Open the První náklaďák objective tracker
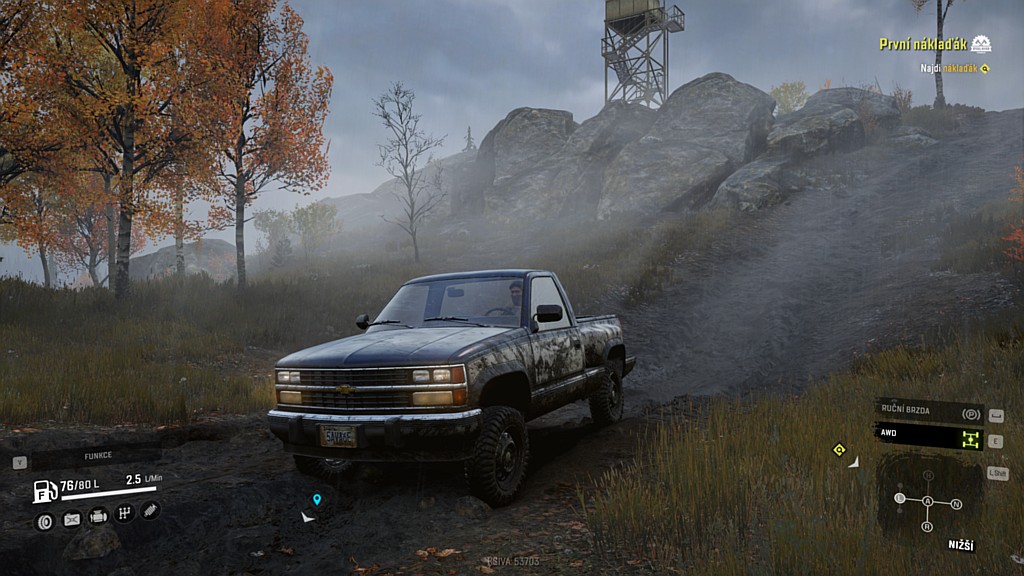The height and width of the screenshot is (576, 1024). (x=924, y=44)
